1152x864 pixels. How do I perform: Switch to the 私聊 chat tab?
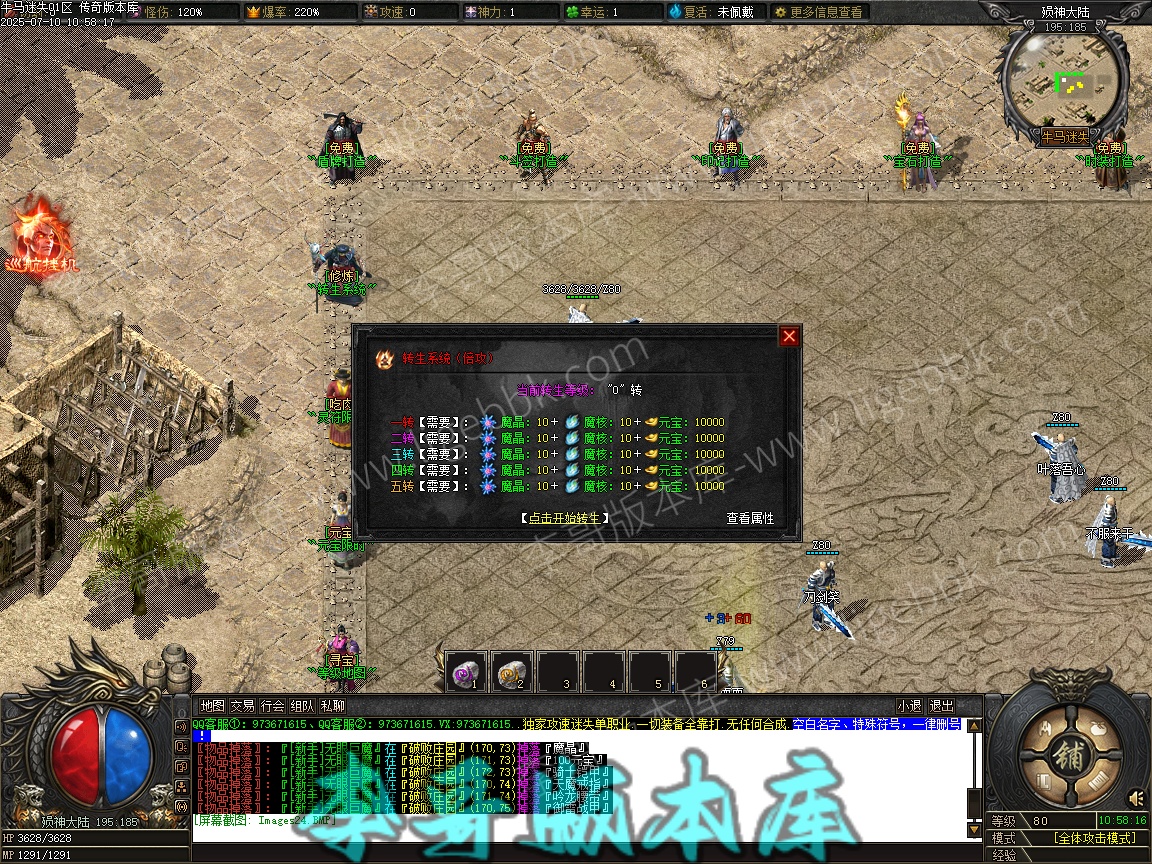click(x=332, y=706)
